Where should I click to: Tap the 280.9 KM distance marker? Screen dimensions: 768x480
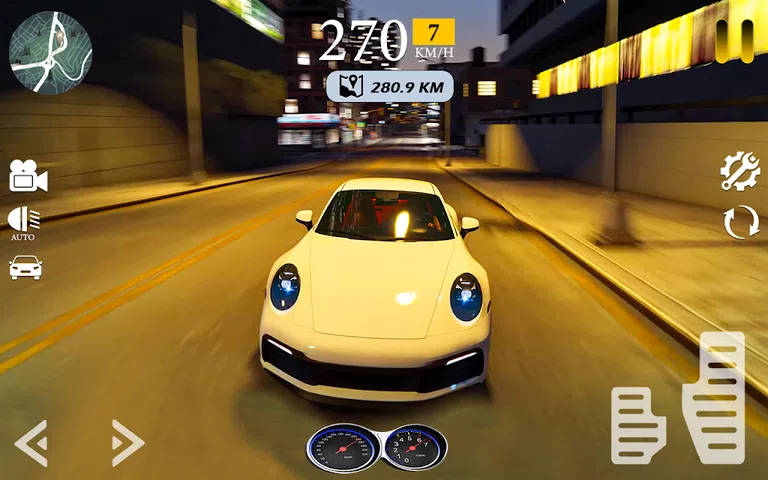coord(389,86)
